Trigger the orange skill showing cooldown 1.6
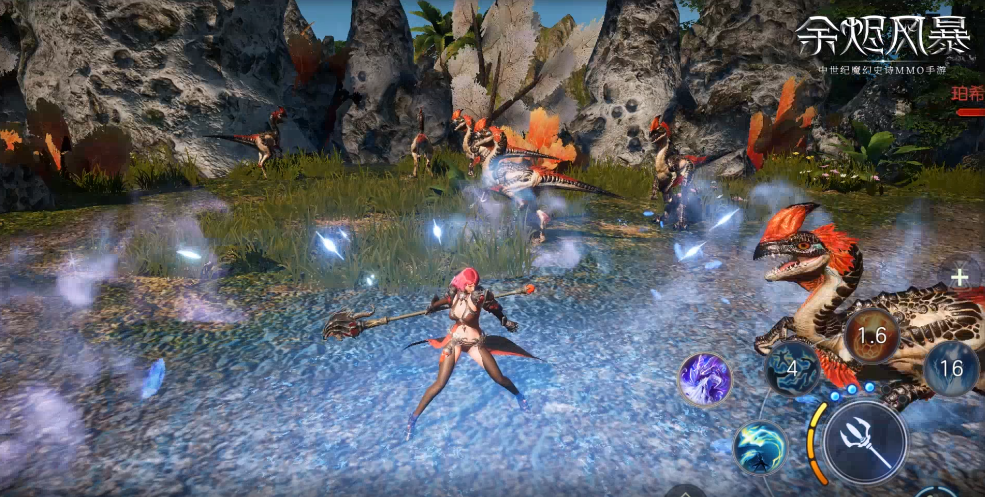This screenshot has height=497, width=985. coord(873,336)
